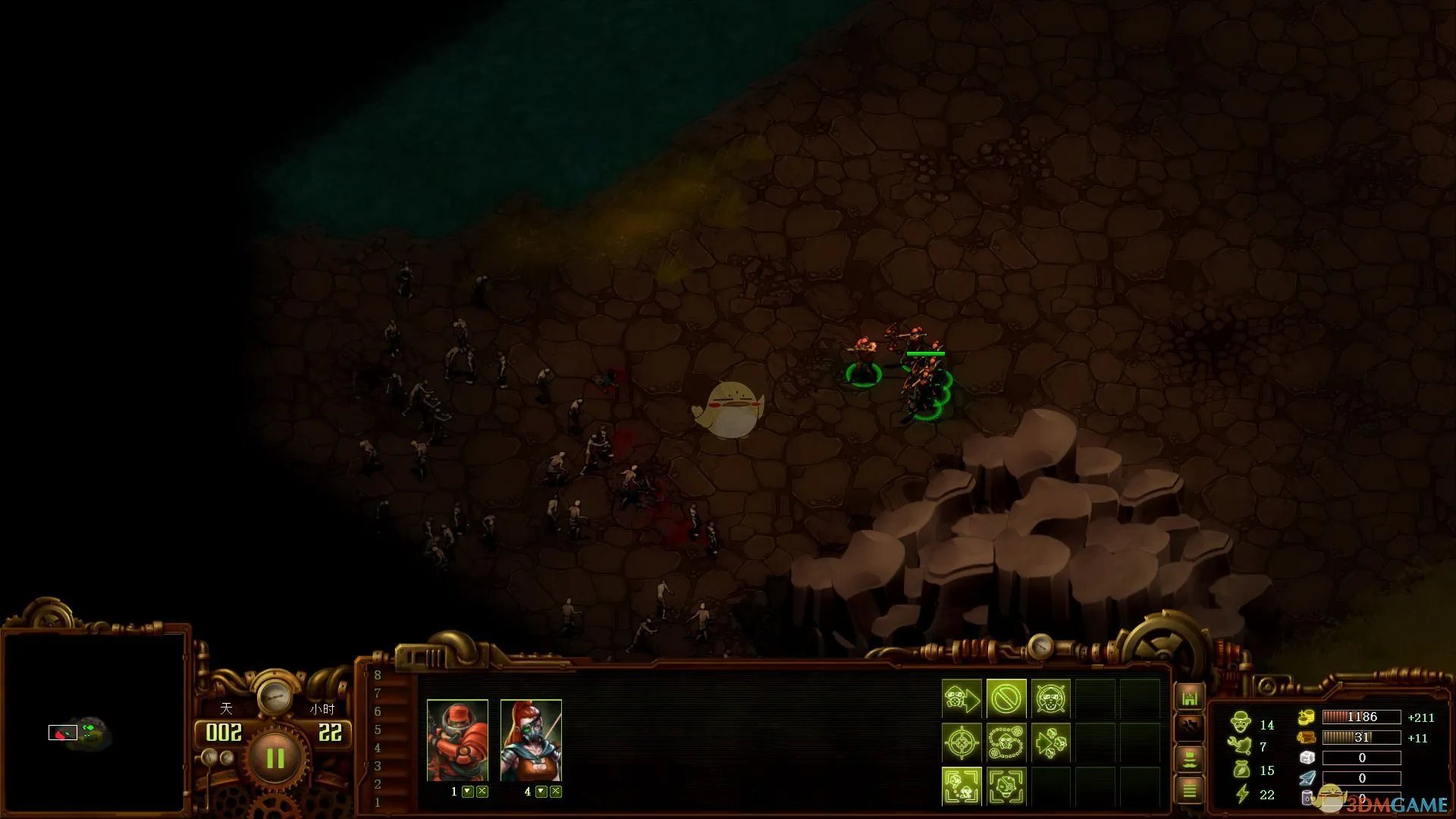Image resolution: width=1456 pixels, height=819 pixels.
Task: Select the red-haired ranger portrait
Action: tap(531, 740)
